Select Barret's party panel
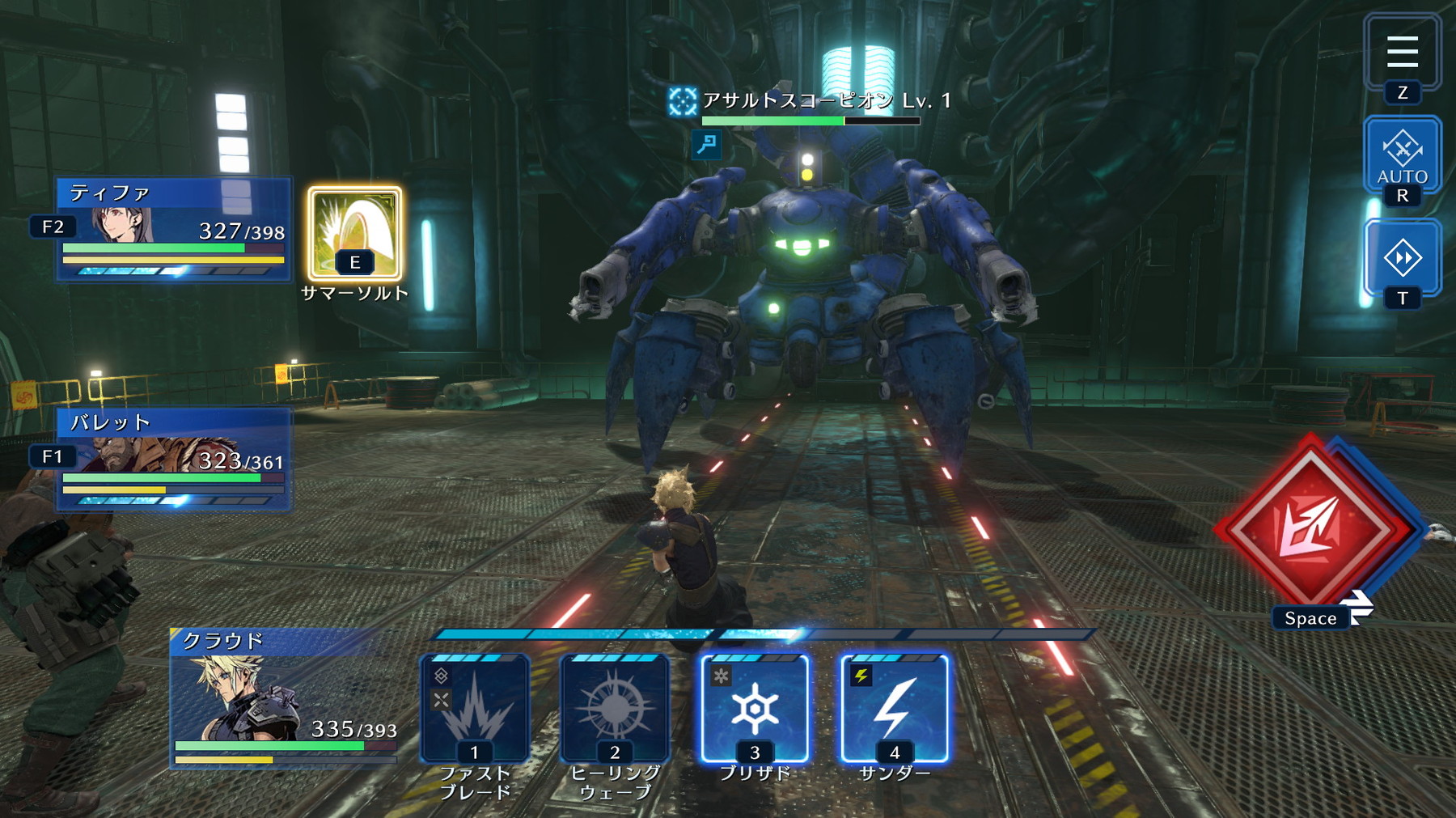Viewport: 1456px width, 818px height. pos(174,459)
